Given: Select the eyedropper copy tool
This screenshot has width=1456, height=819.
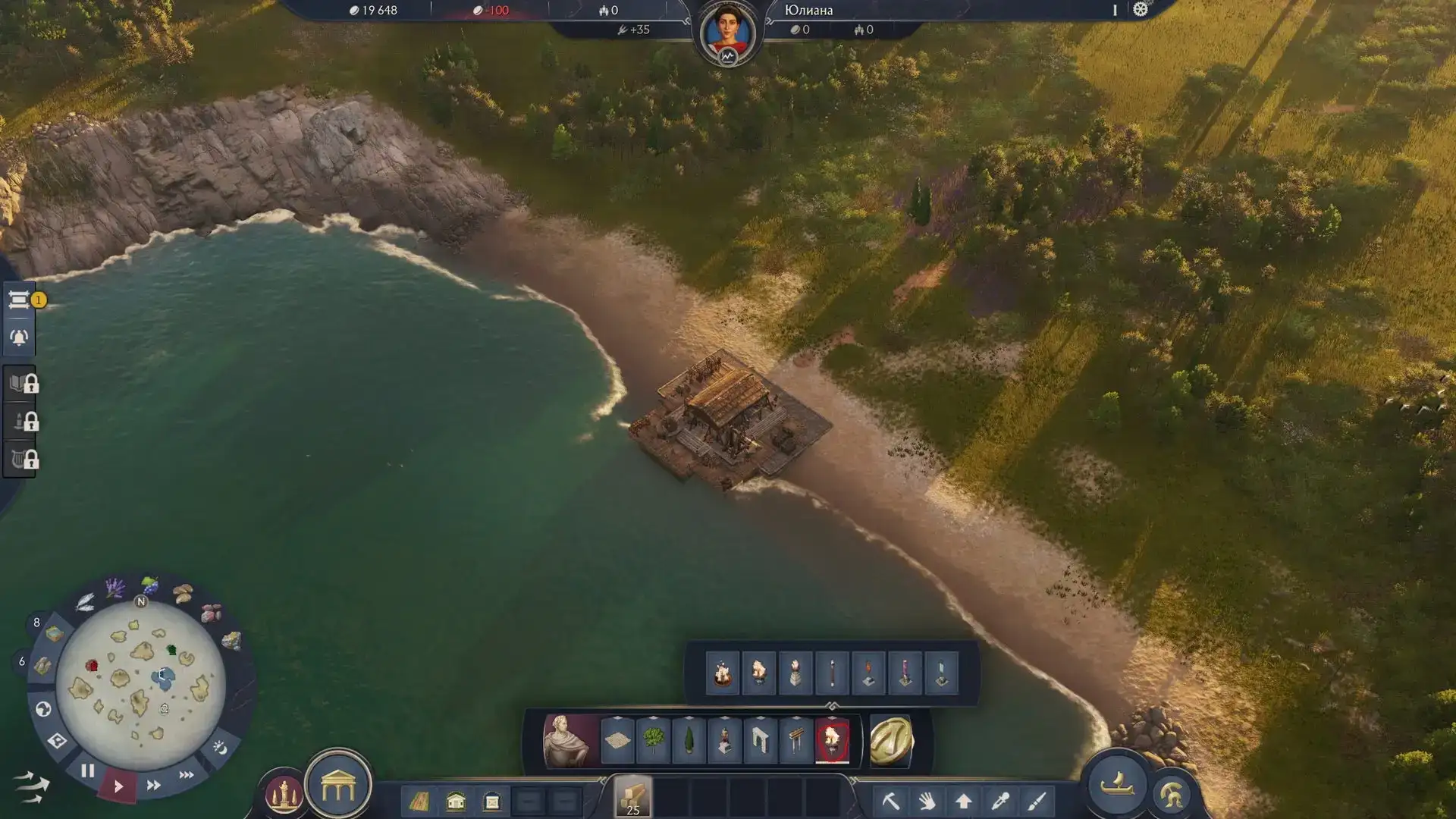Looking at the screenshot, I should (x=1000, y=801).
